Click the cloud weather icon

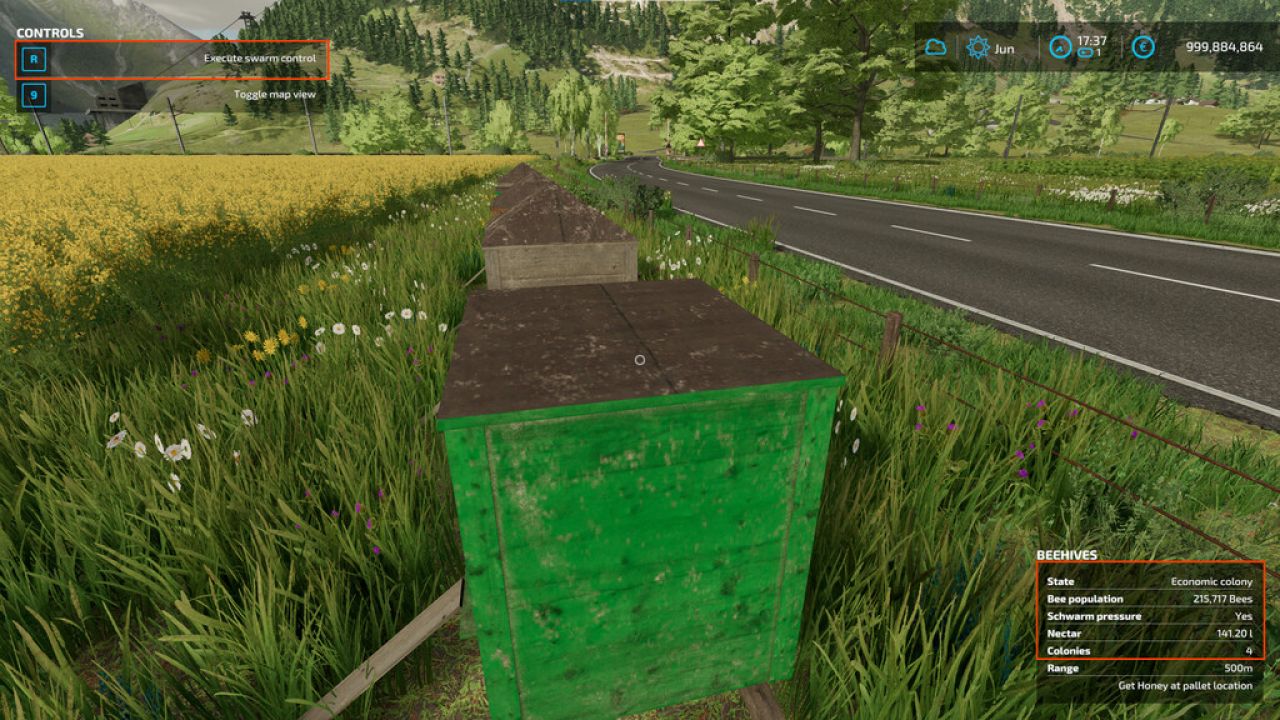point(934,45)
